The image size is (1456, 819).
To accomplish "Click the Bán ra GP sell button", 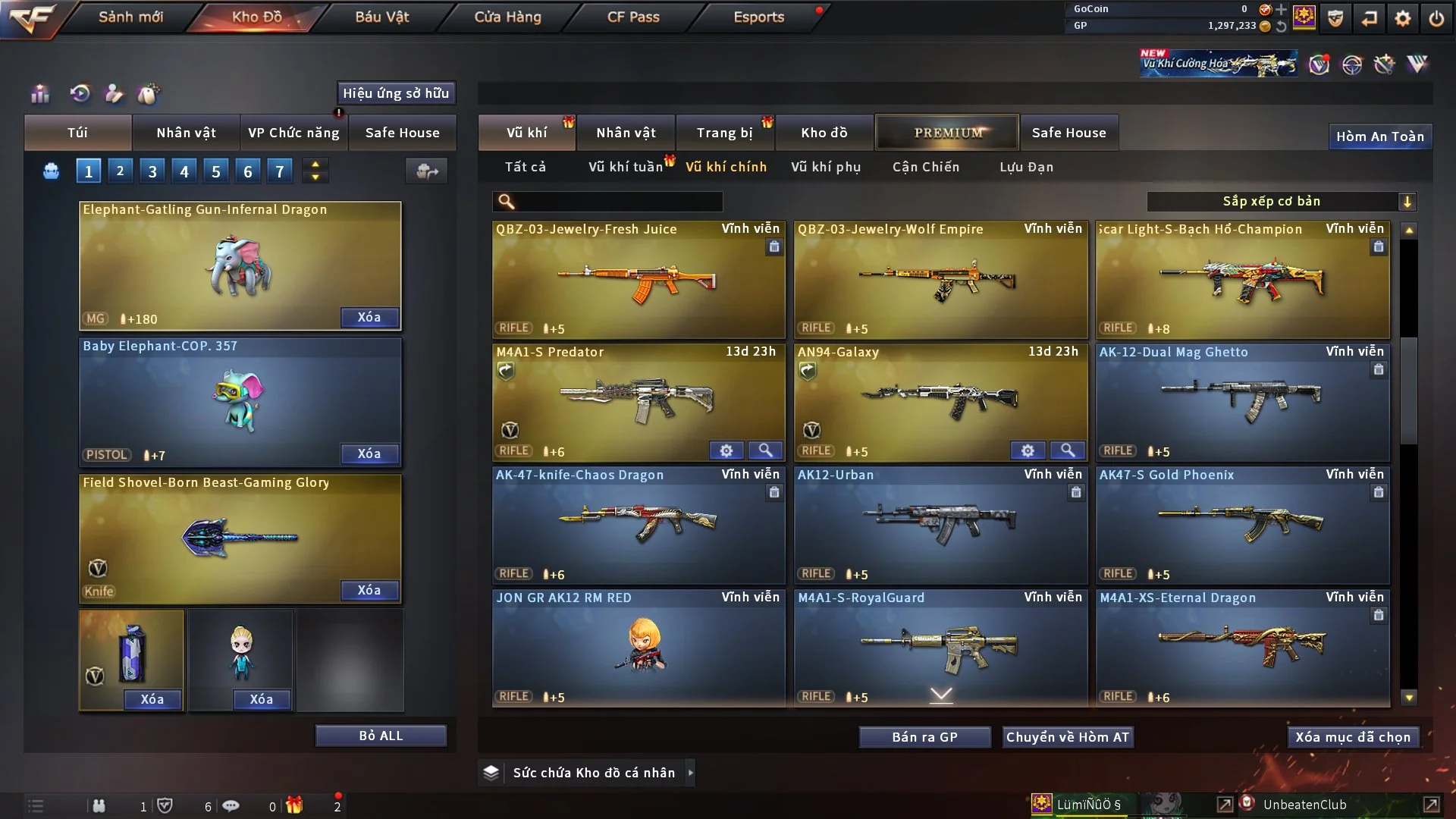I will (x=924, y=737).
